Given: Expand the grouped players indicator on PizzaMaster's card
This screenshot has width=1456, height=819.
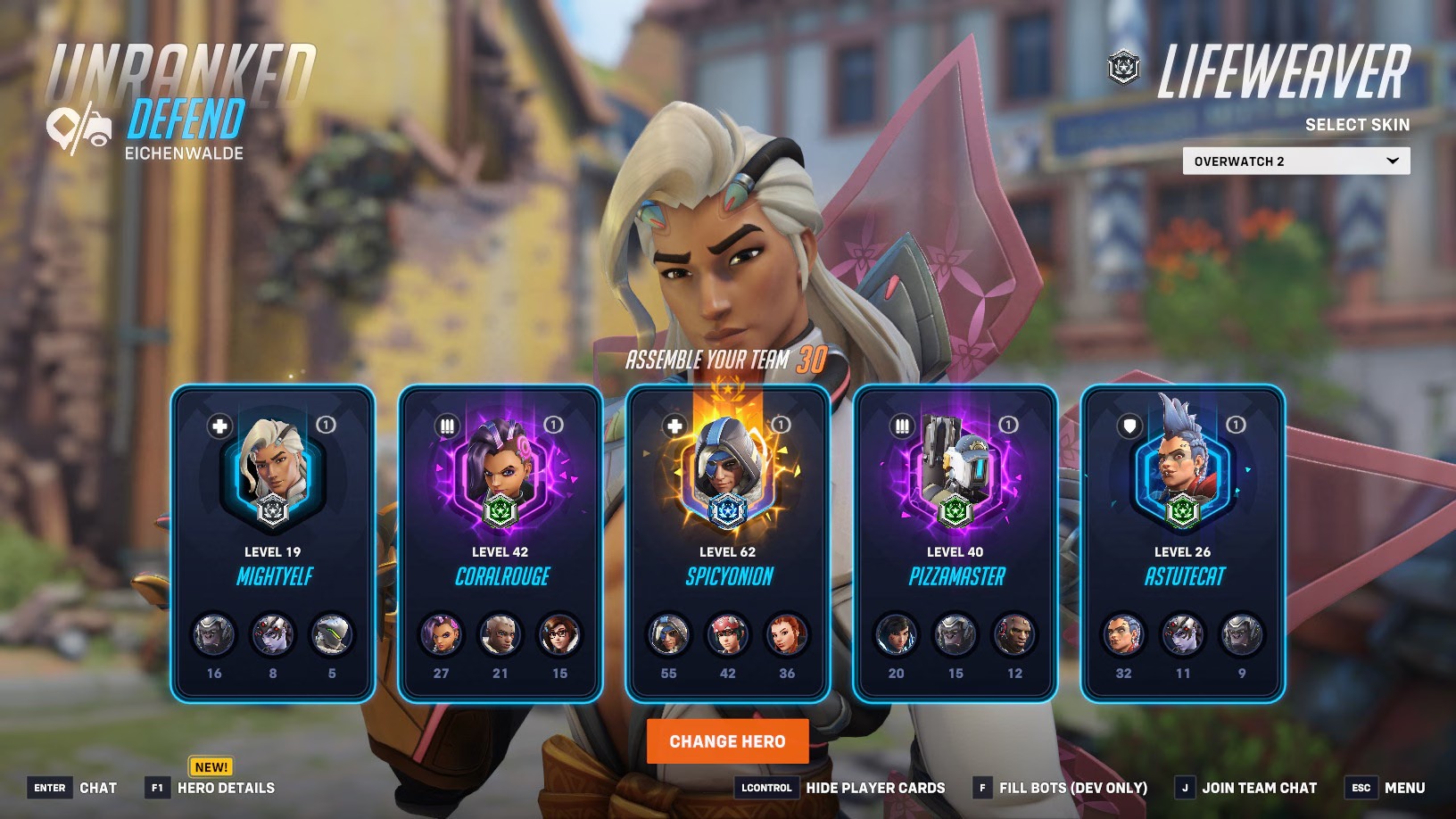Looking at the screenshot, I should point(1008,426).
